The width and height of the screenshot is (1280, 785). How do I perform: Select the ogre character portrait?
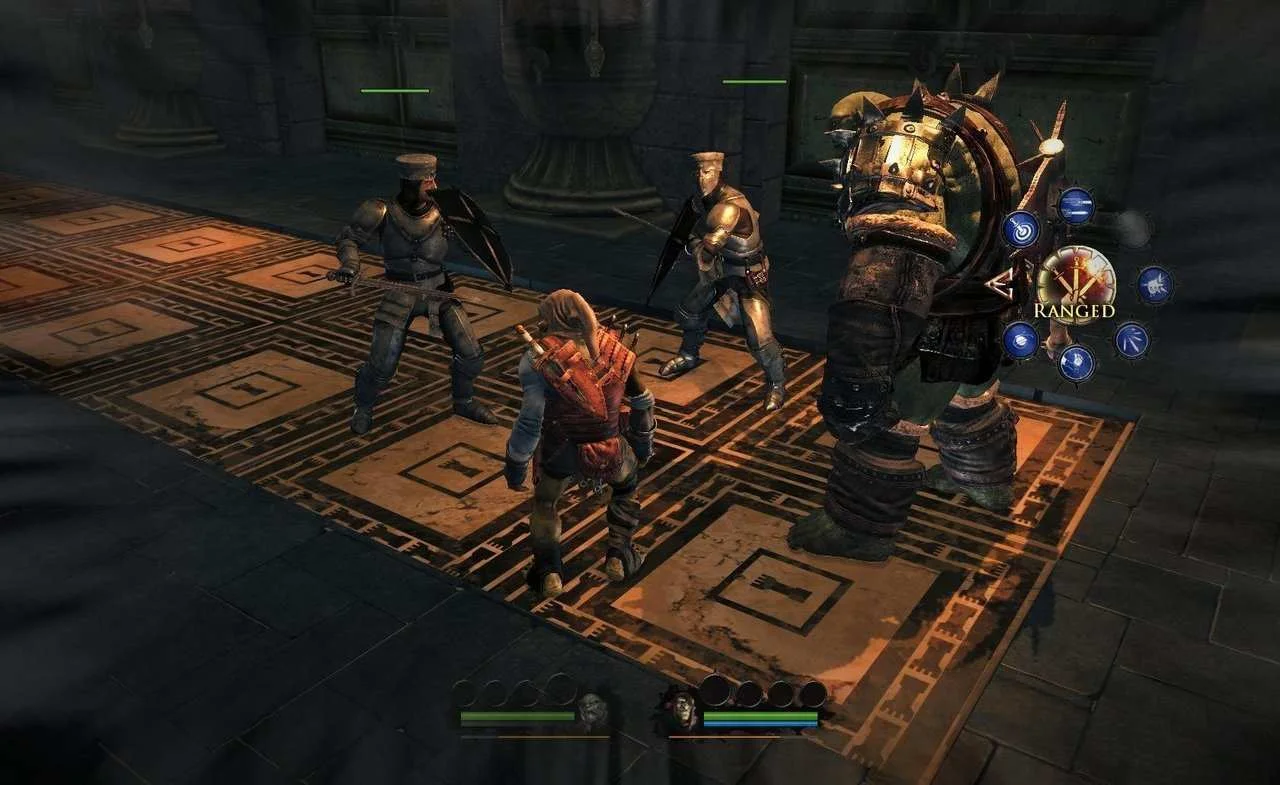click(x=592, y=709)
